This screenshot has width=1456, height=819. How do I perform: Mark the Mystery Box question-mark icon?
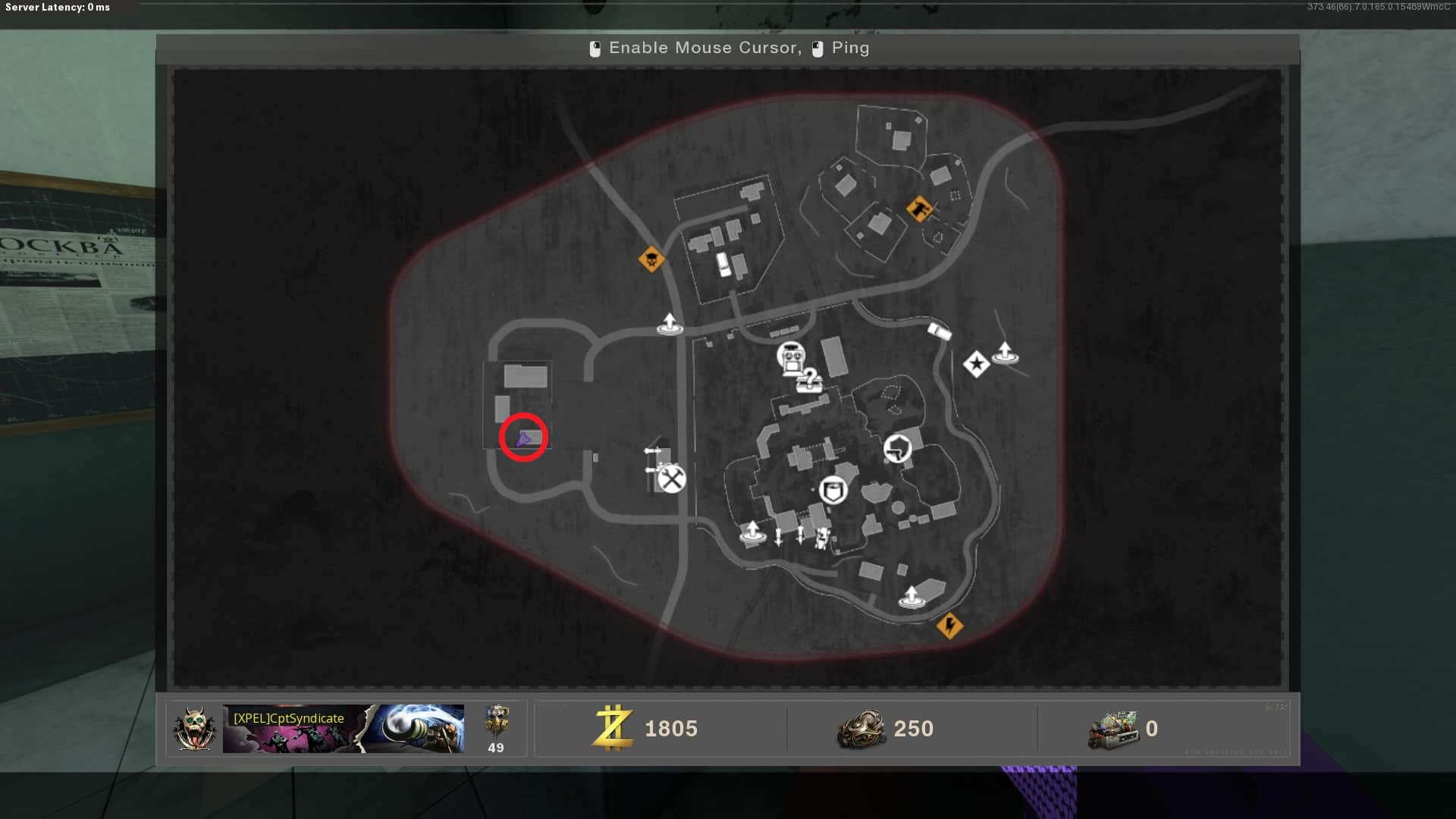click(x=810, y=380)
